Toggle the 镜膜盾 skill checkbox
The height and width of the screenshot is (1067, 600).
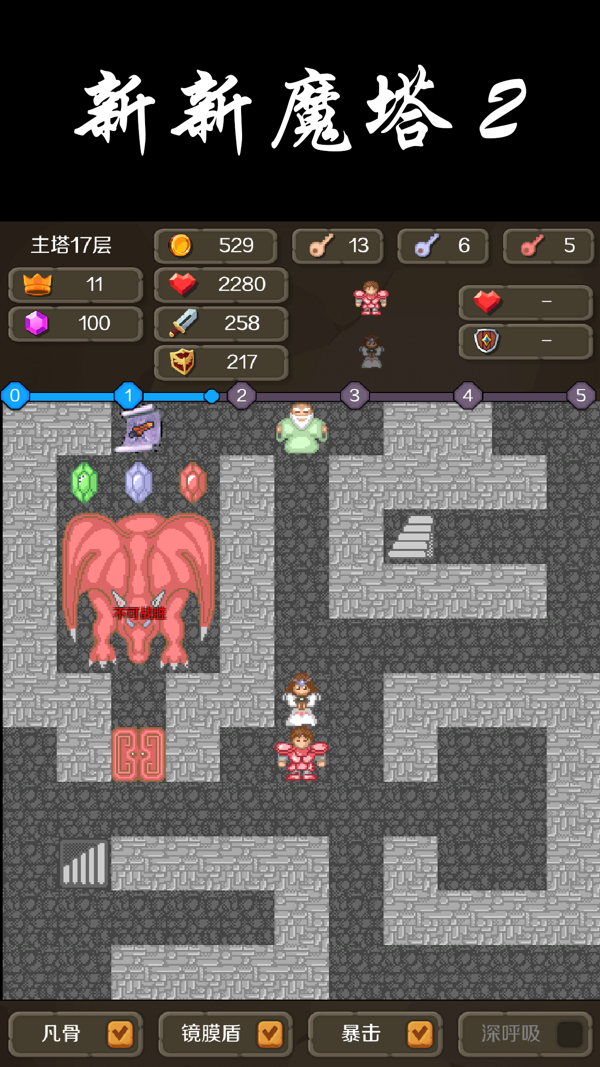270,1034
